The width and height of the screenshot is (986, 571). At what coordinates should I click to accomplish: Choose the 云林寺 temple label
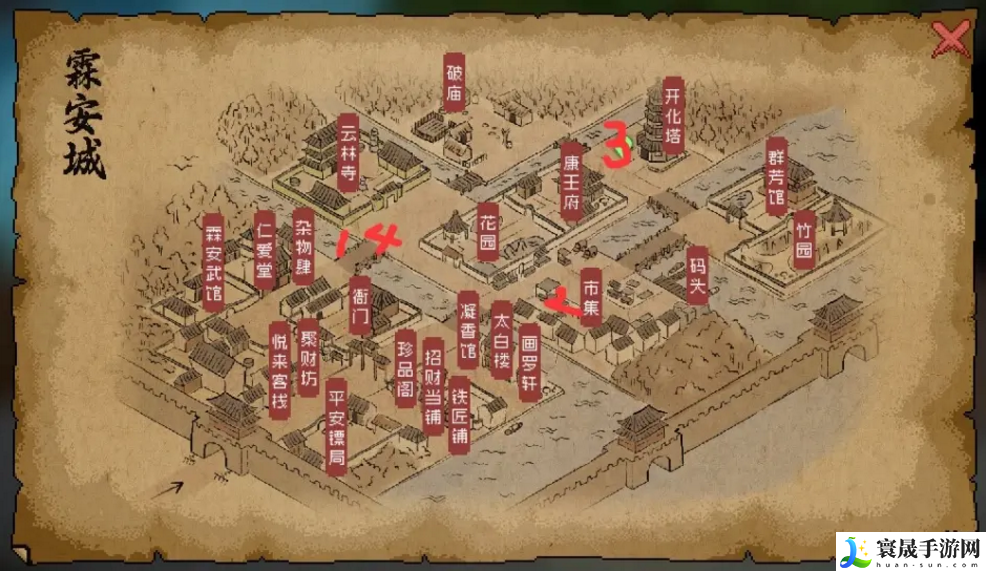348,150
